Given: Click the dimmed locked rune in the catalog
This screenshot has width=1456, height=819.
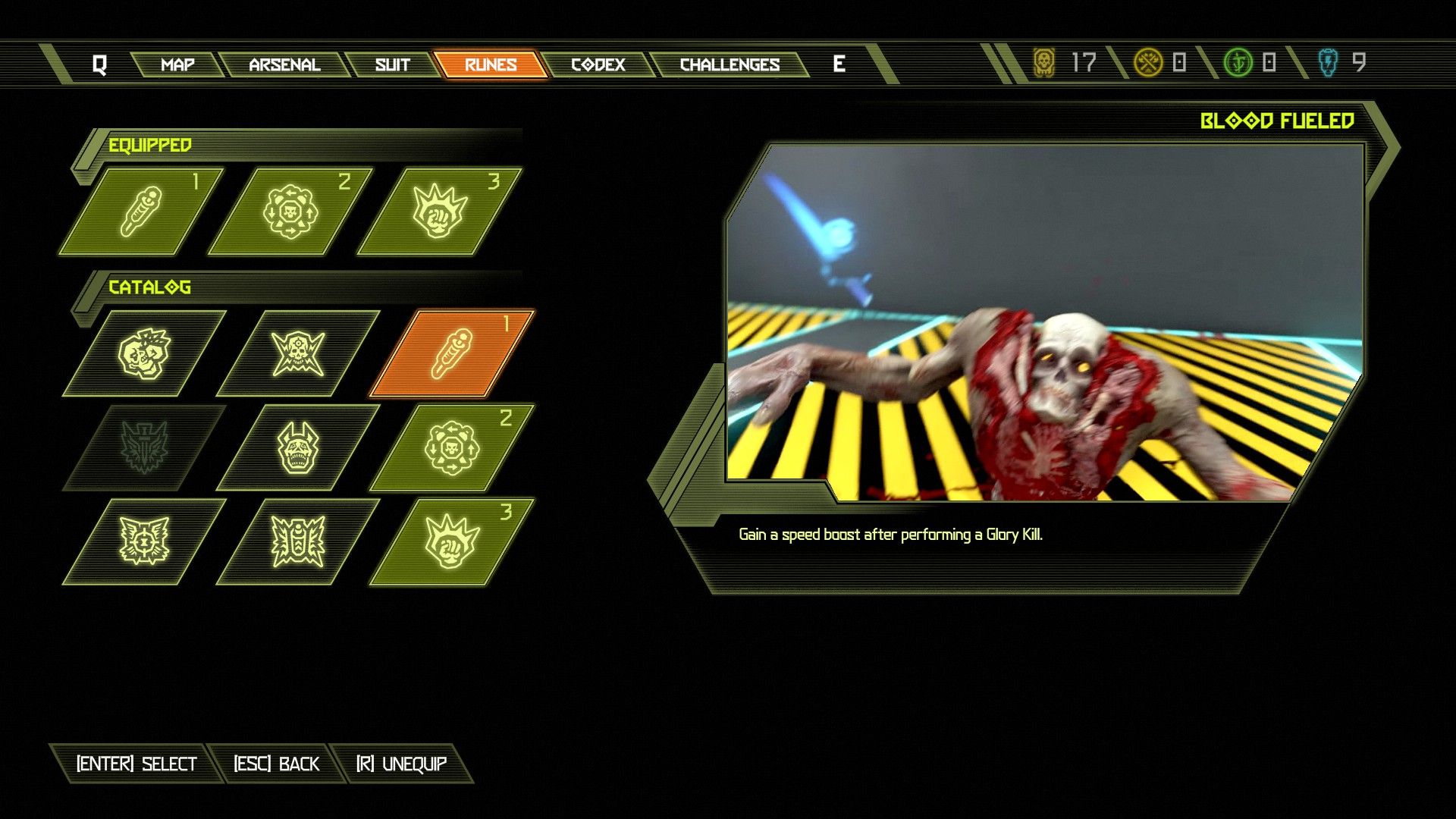Looking at the screenshot, I should click(x=144, y=447).
